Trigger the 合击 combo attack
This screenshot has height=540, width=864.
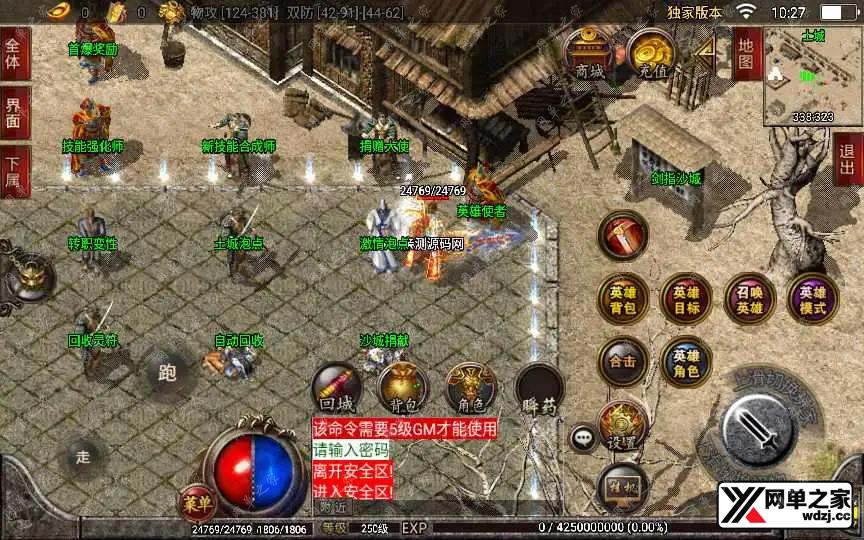623,362
